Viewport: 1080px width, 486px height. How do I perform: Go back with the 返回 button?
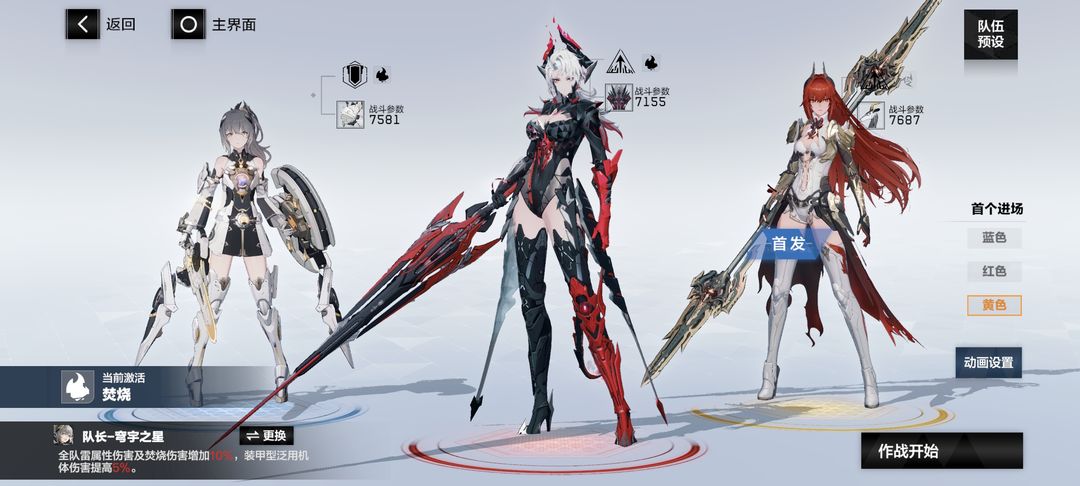[101, 25]
